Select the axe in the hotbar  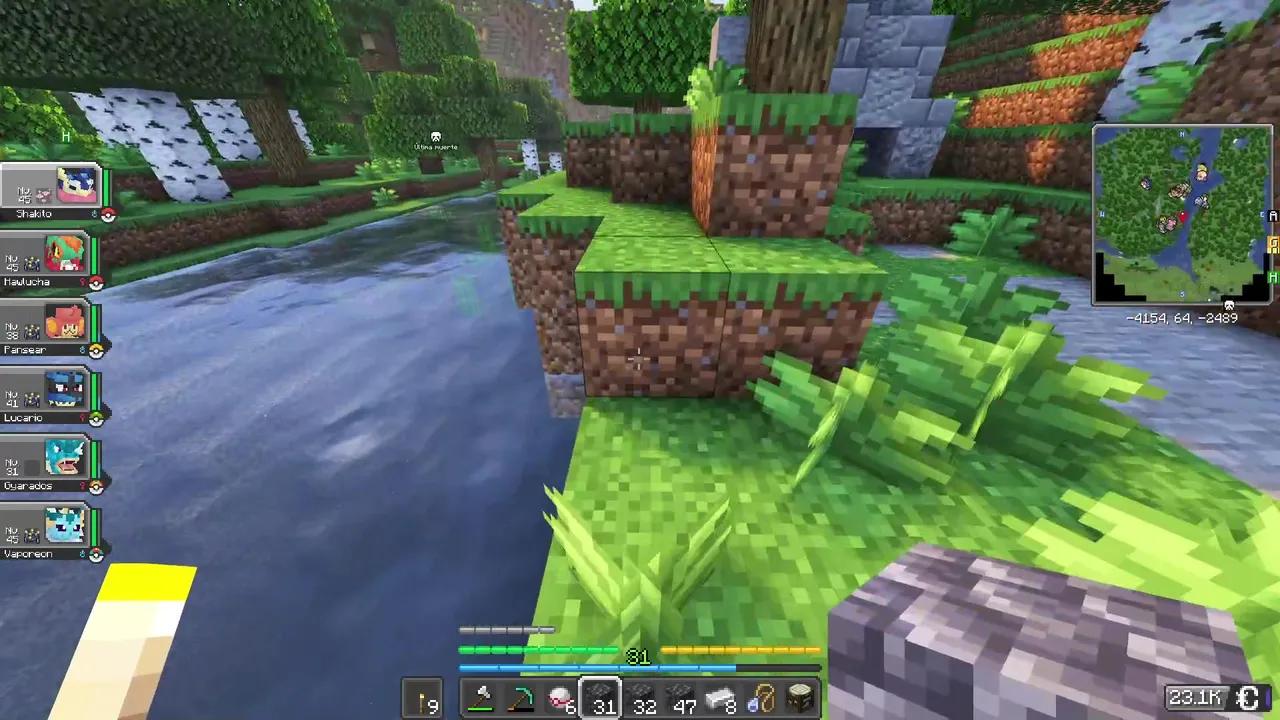(481, 696)
